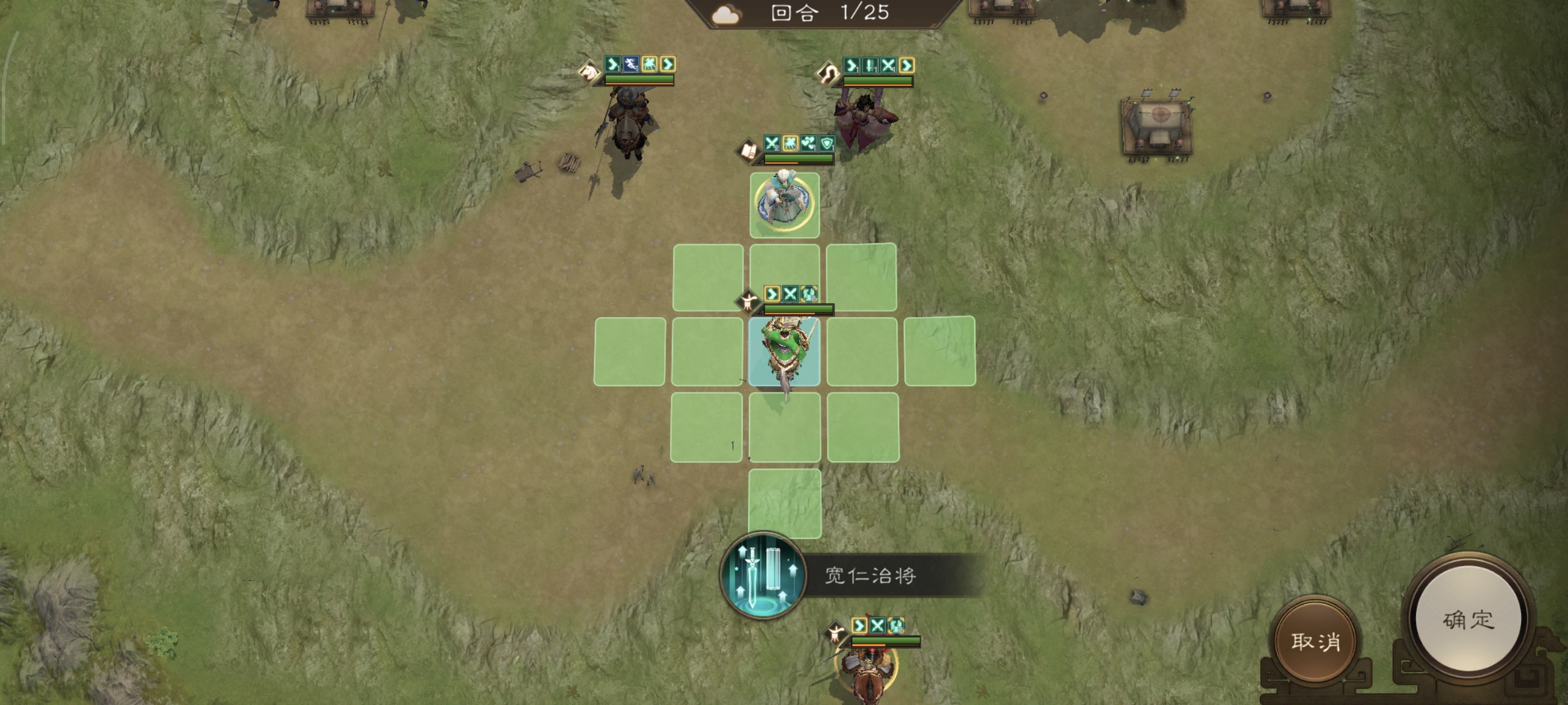Select the crossed swords icon above the green general

(x=791, y=295)
